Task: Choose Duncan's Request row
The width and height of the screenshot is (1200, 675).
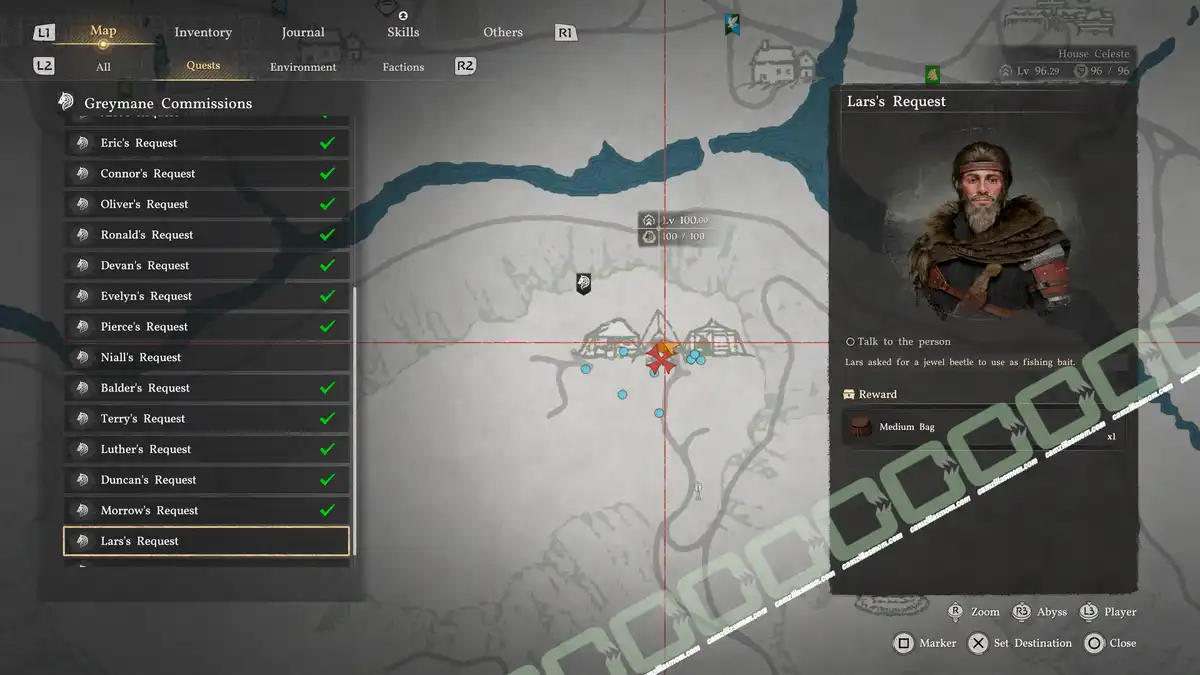Action: point(207,480)
